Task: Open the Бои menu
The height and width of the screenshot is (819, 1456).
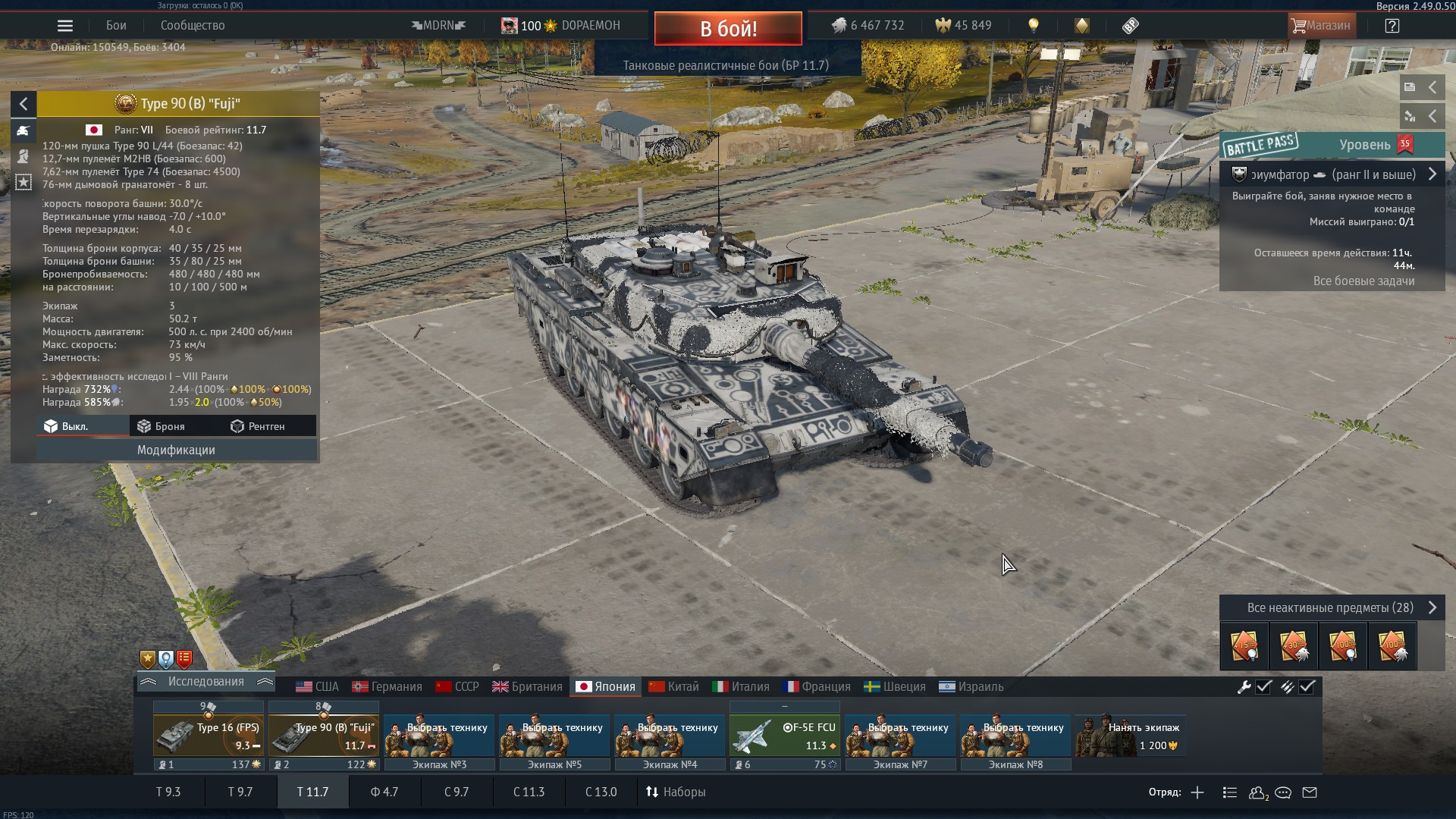Action: (116, 26)
